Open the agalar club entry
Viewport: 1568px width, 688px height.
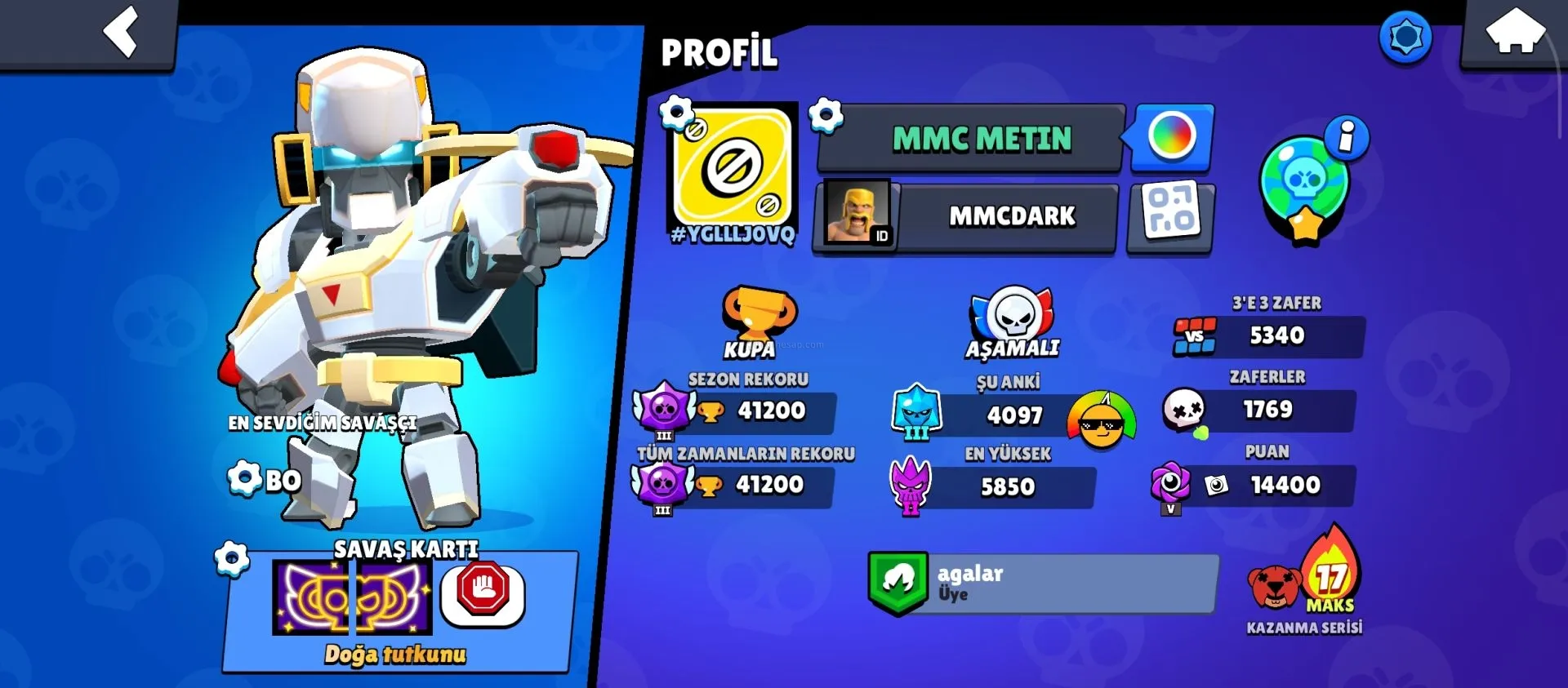click(1043, 584)
